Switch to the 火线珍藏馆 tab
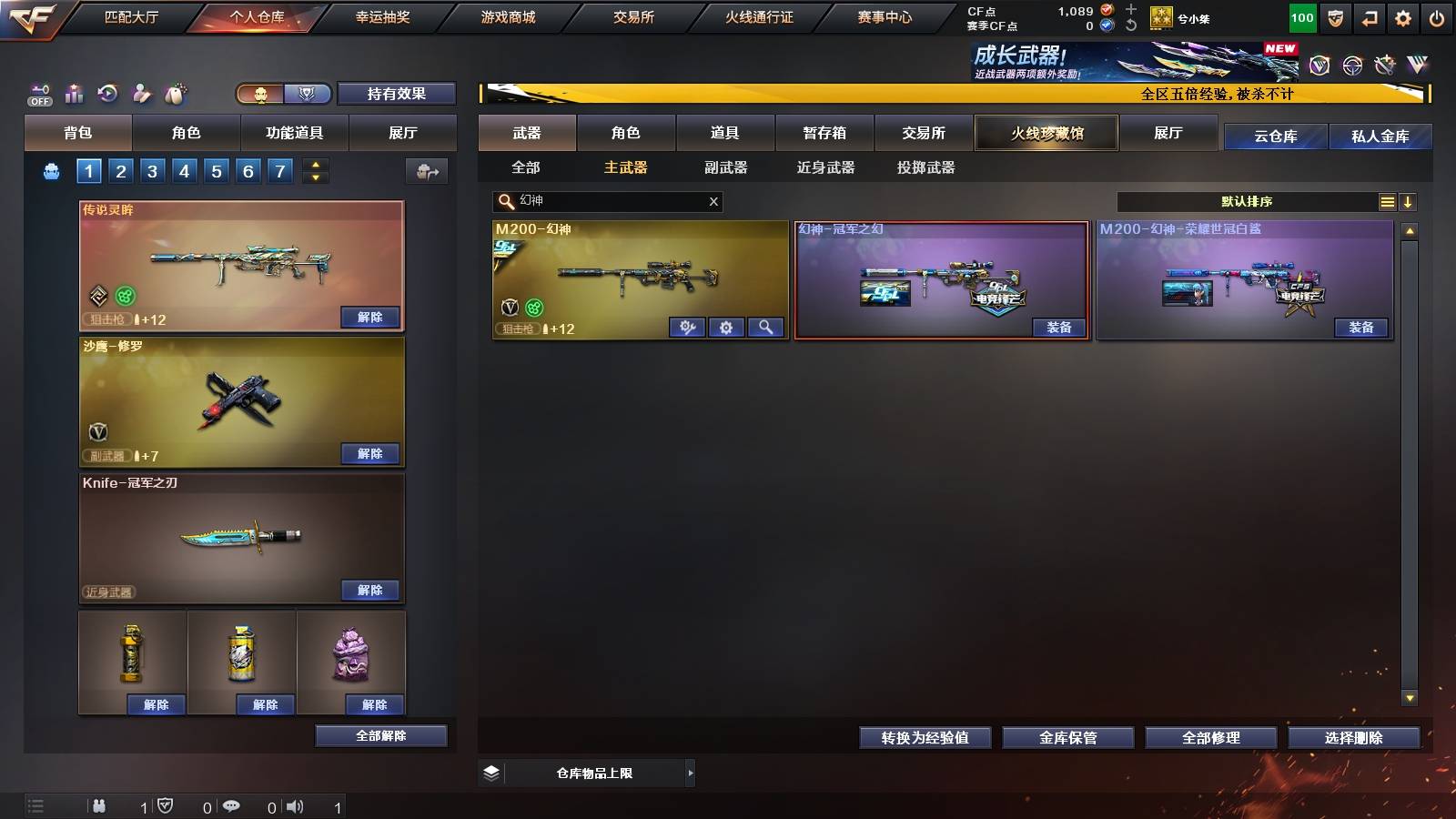 1046,133
